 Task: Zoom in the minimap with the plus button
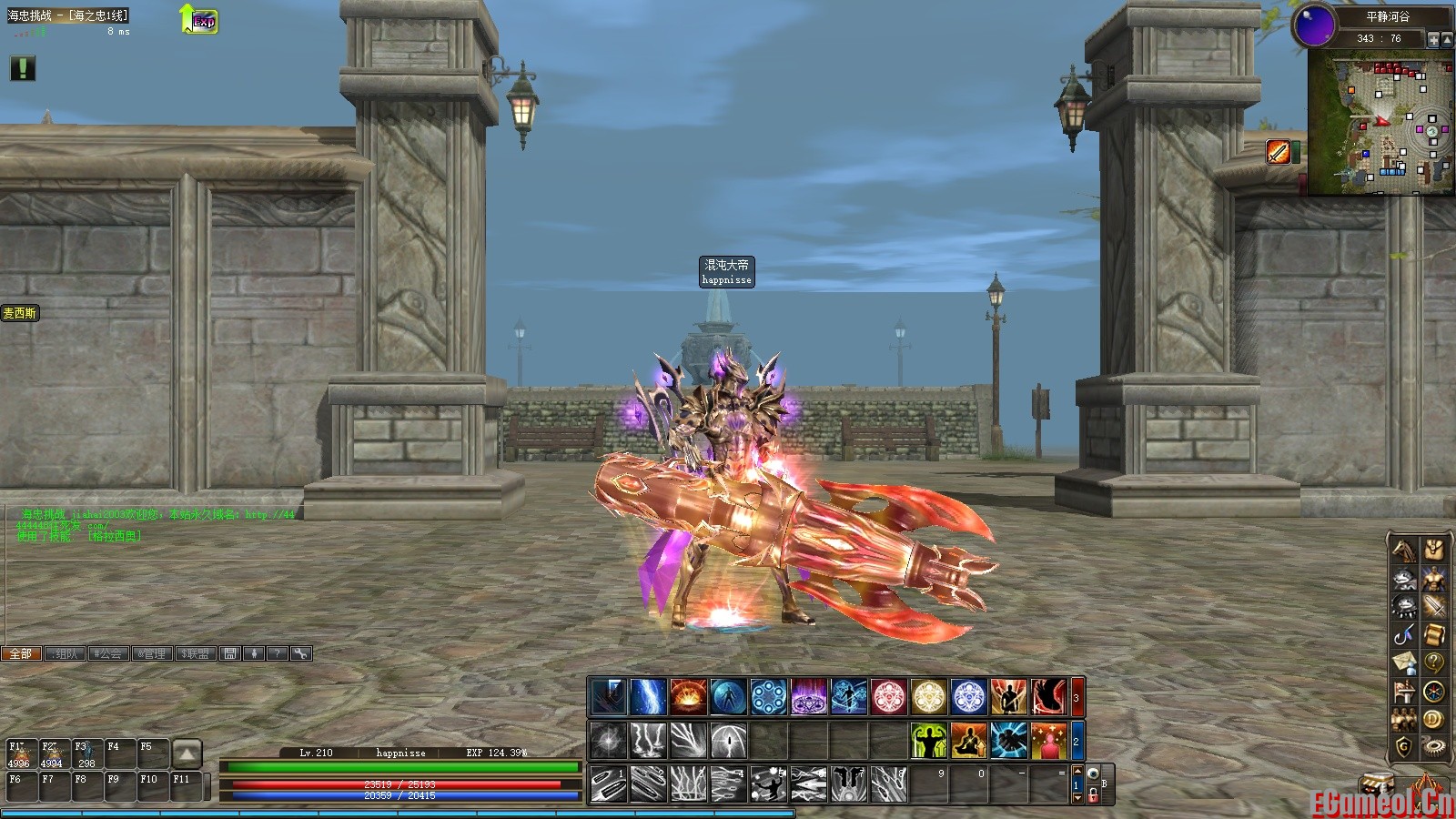click(x=1433, y=39)
